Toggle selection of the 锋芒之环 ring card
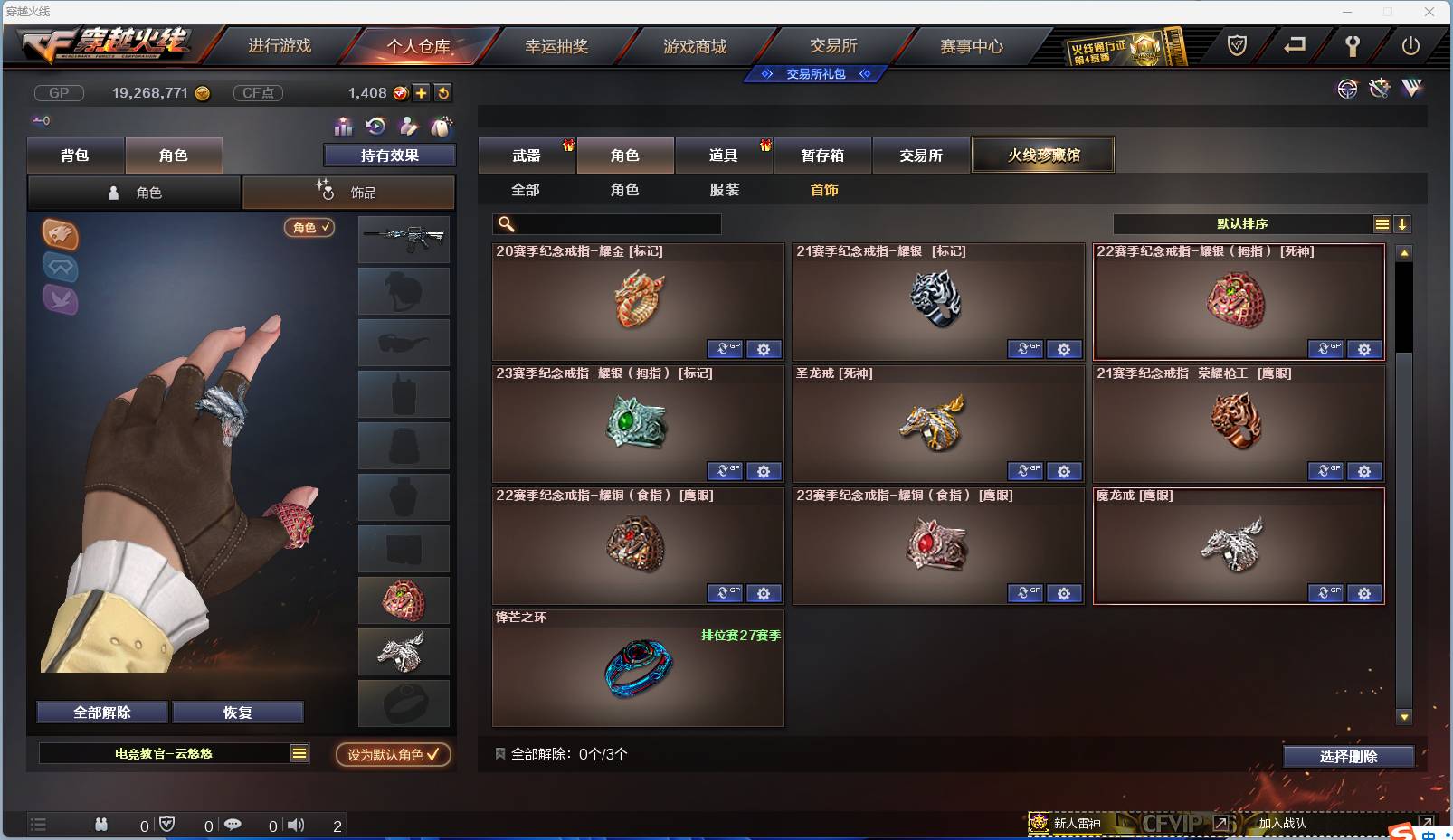Screen dimensions: 1453x840 [x=638, y=667]
